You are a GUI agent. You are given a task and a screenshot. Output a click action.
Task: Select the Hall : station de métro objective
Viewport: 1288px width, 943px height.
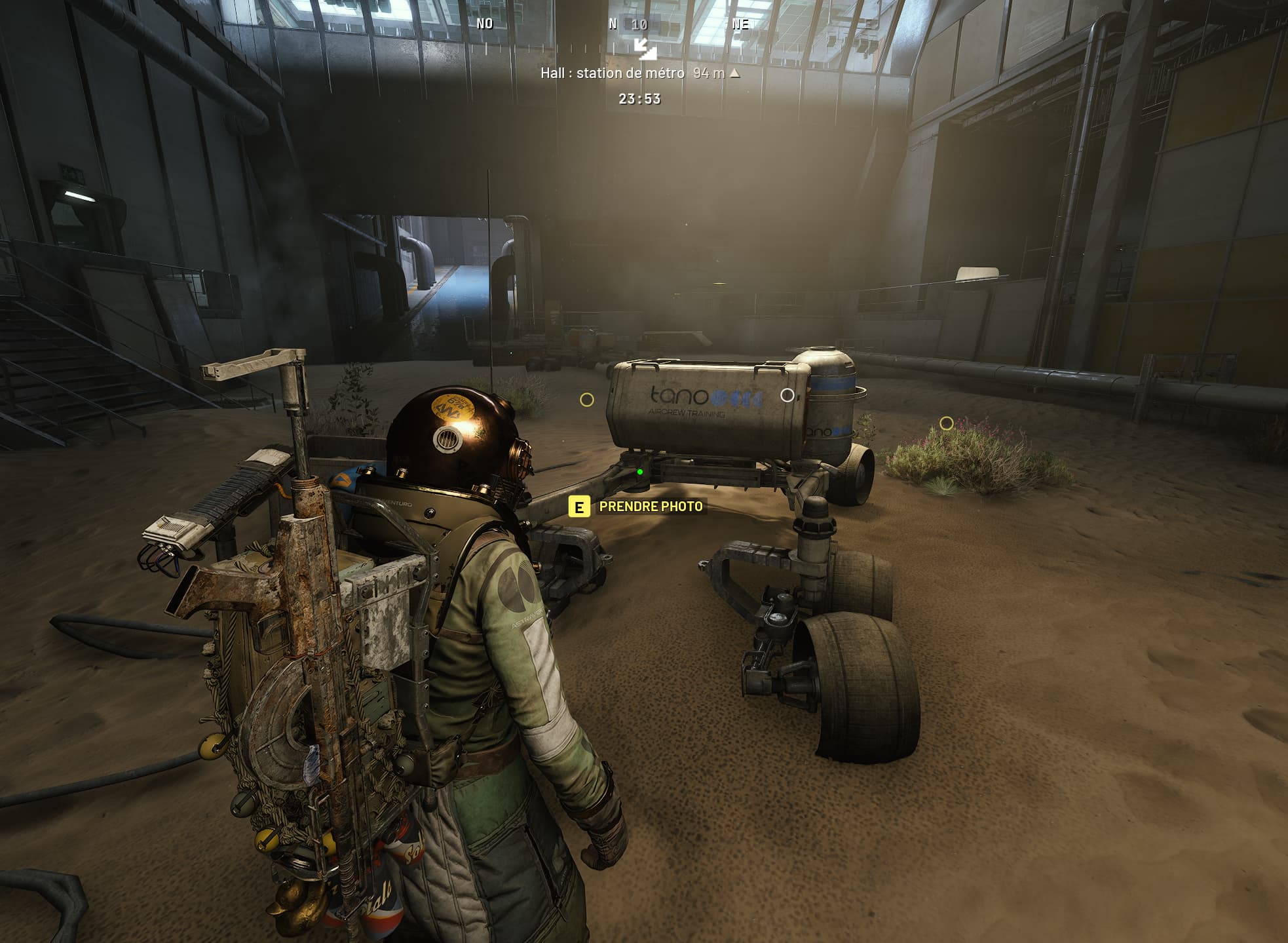tap(613, 73)
